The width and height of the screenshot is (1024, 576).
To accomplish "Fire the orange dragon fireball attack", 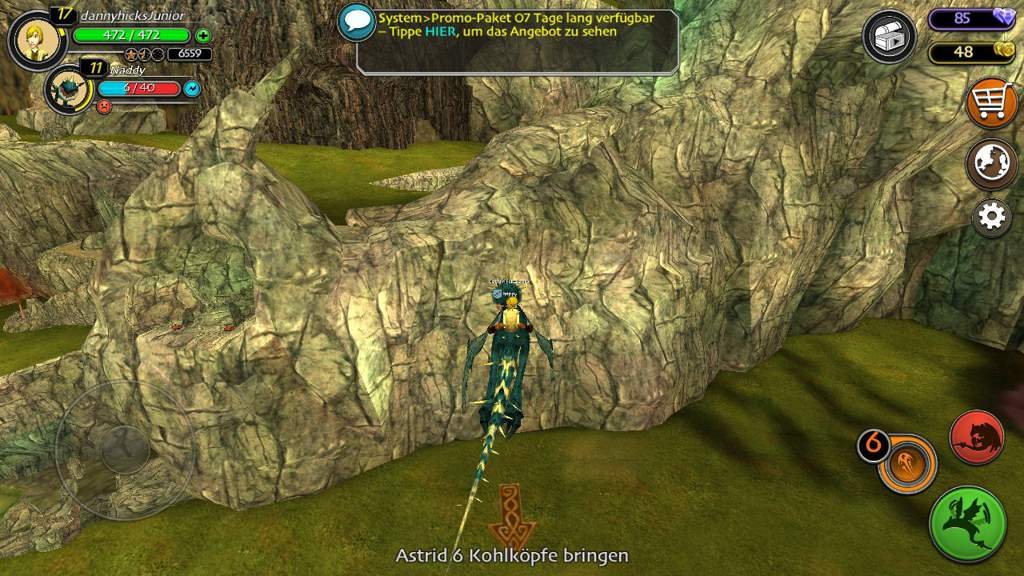I will point(907,463).
